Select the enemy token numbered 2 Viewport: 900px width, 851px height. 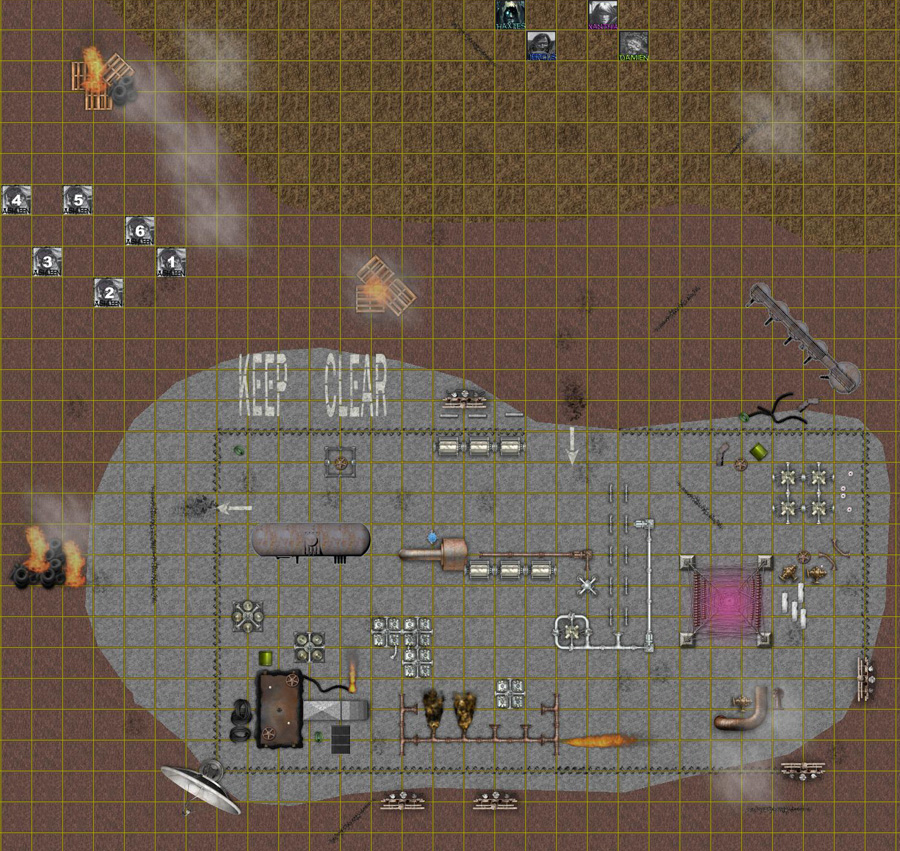coord(109,293)
